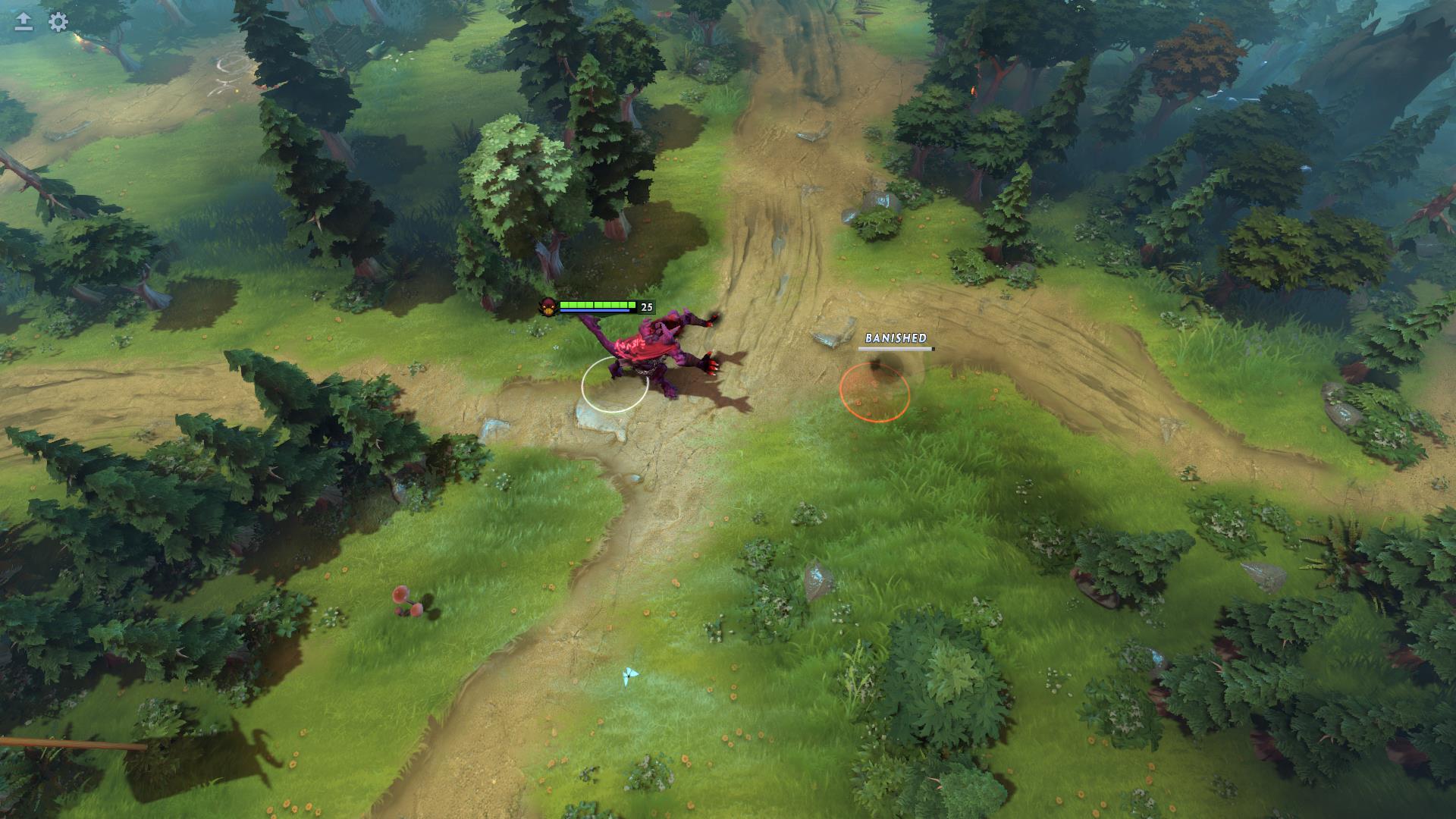This screenshot has width=1456, height=819.
Task: Open the settings gear menu
Action: 58,22
